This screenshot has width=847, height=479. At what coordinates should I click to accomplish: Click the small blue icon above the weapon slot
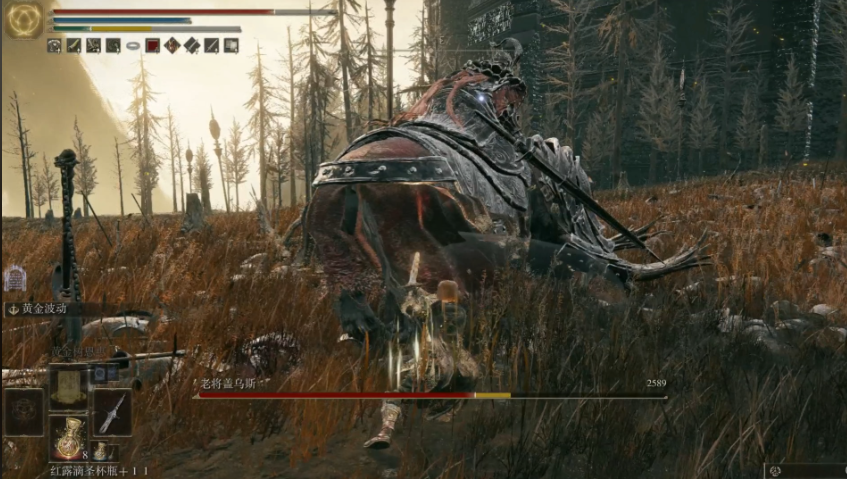pyautogui.click(x=101, y=372)
